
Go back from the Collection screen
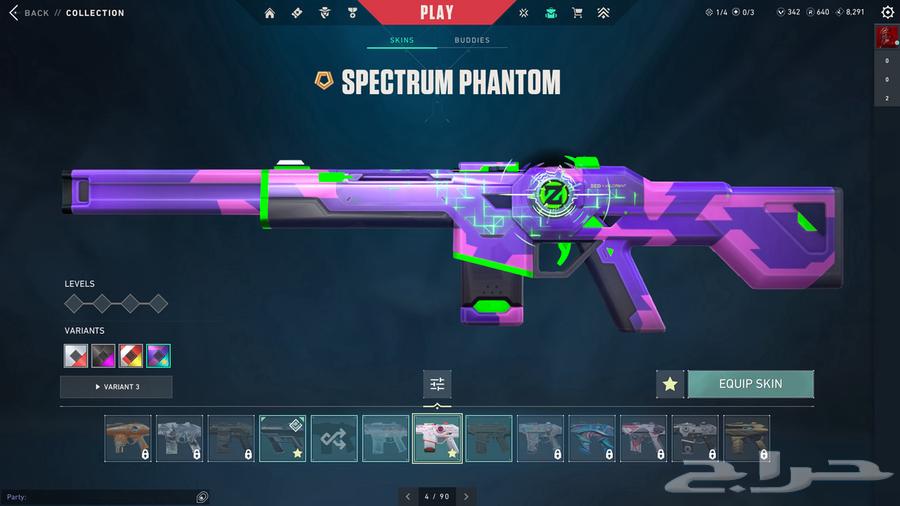[28, 13]
